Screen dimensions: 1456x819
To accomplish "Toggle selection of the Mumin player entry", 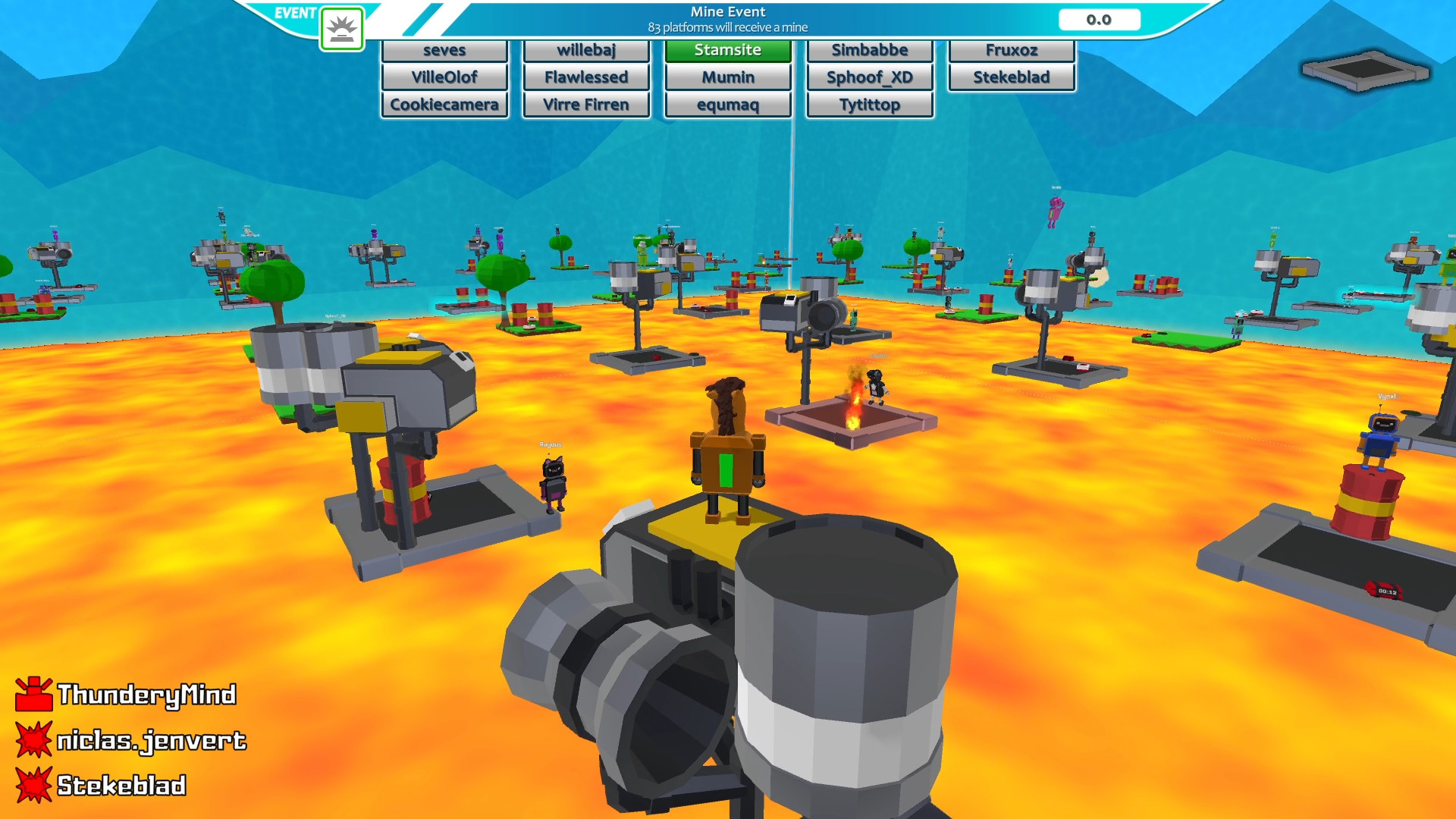I will click(x=727, y=77).
